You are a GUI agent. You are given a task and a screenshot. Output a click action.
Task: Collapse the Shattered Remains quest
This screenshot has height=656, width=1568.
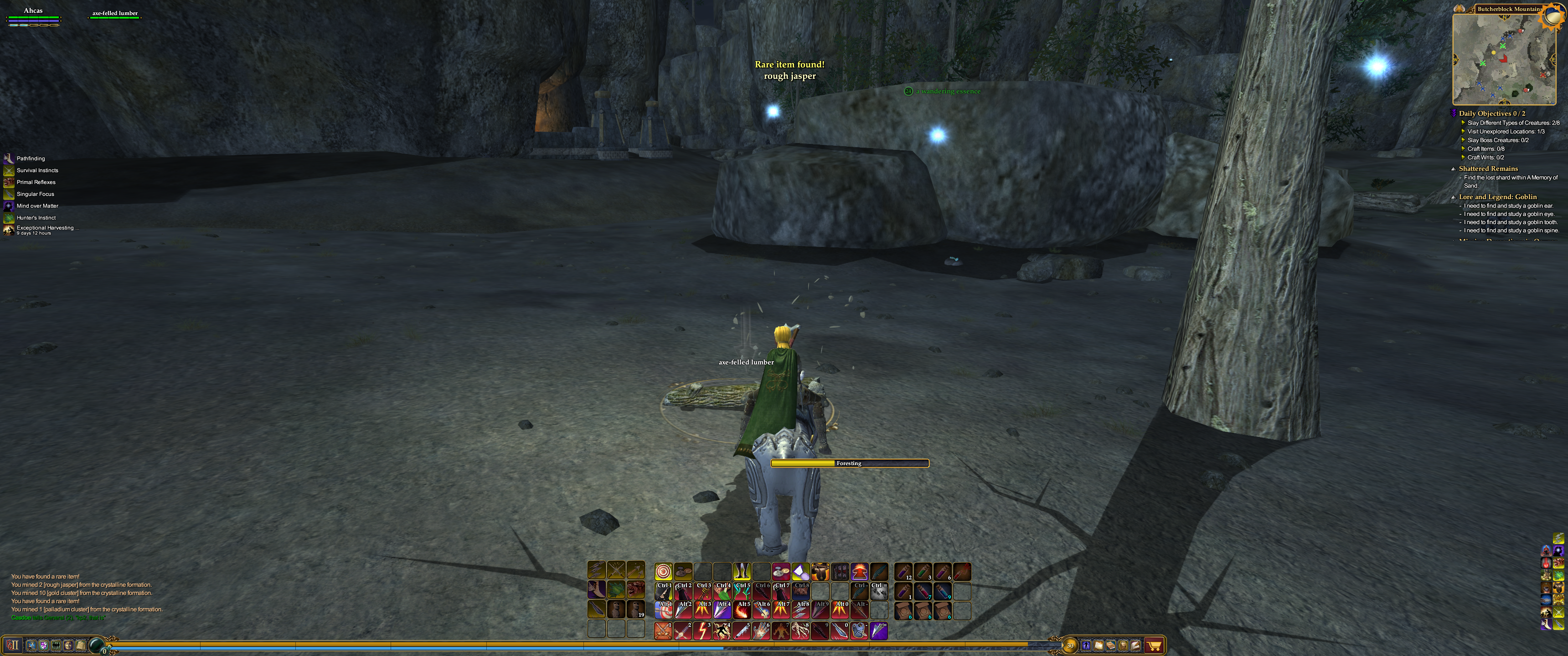[x=1454, y=169]
